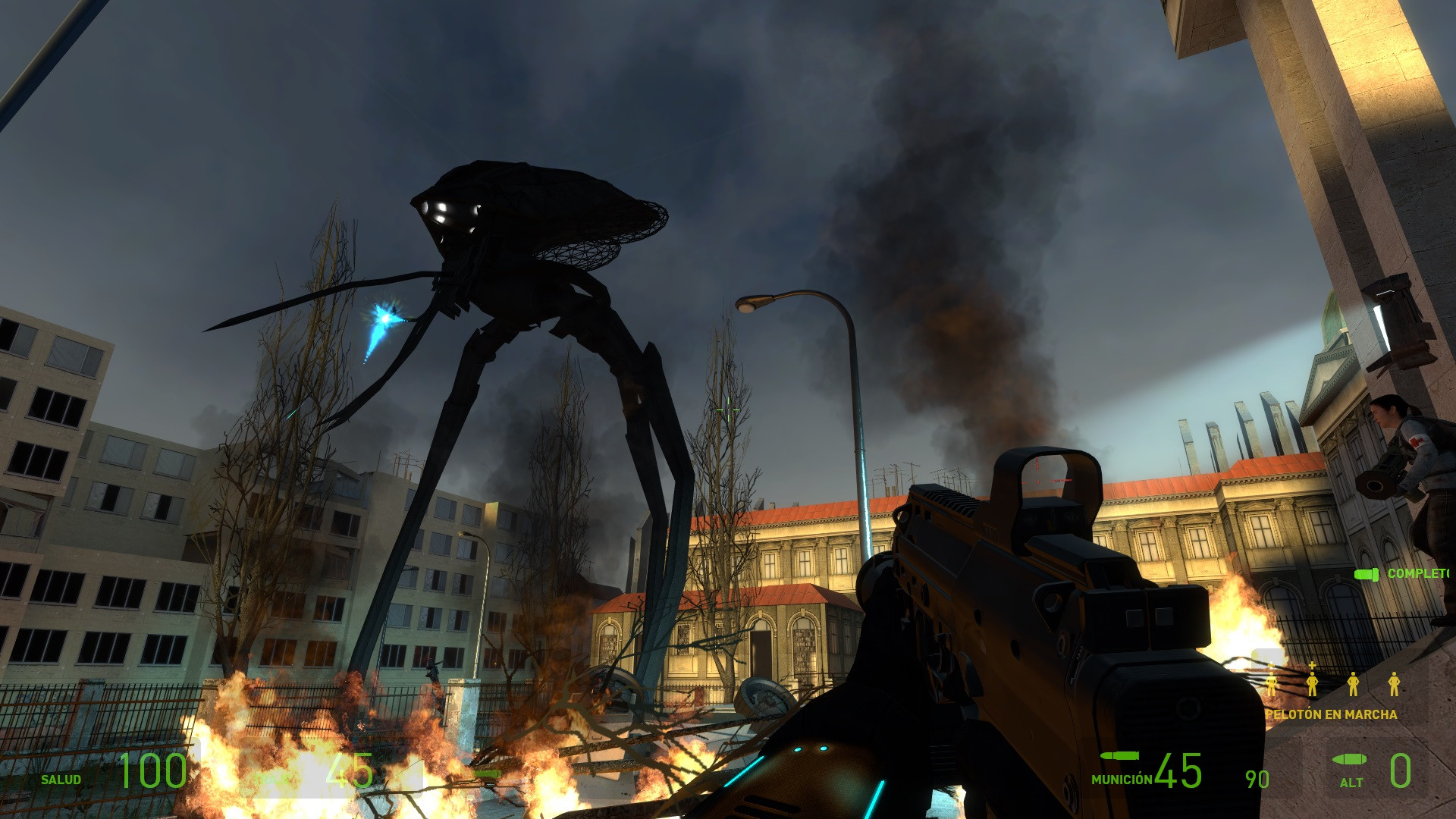
Task: Click the battery icon next to COMPLETO
Action: (x=1367, y=575)
